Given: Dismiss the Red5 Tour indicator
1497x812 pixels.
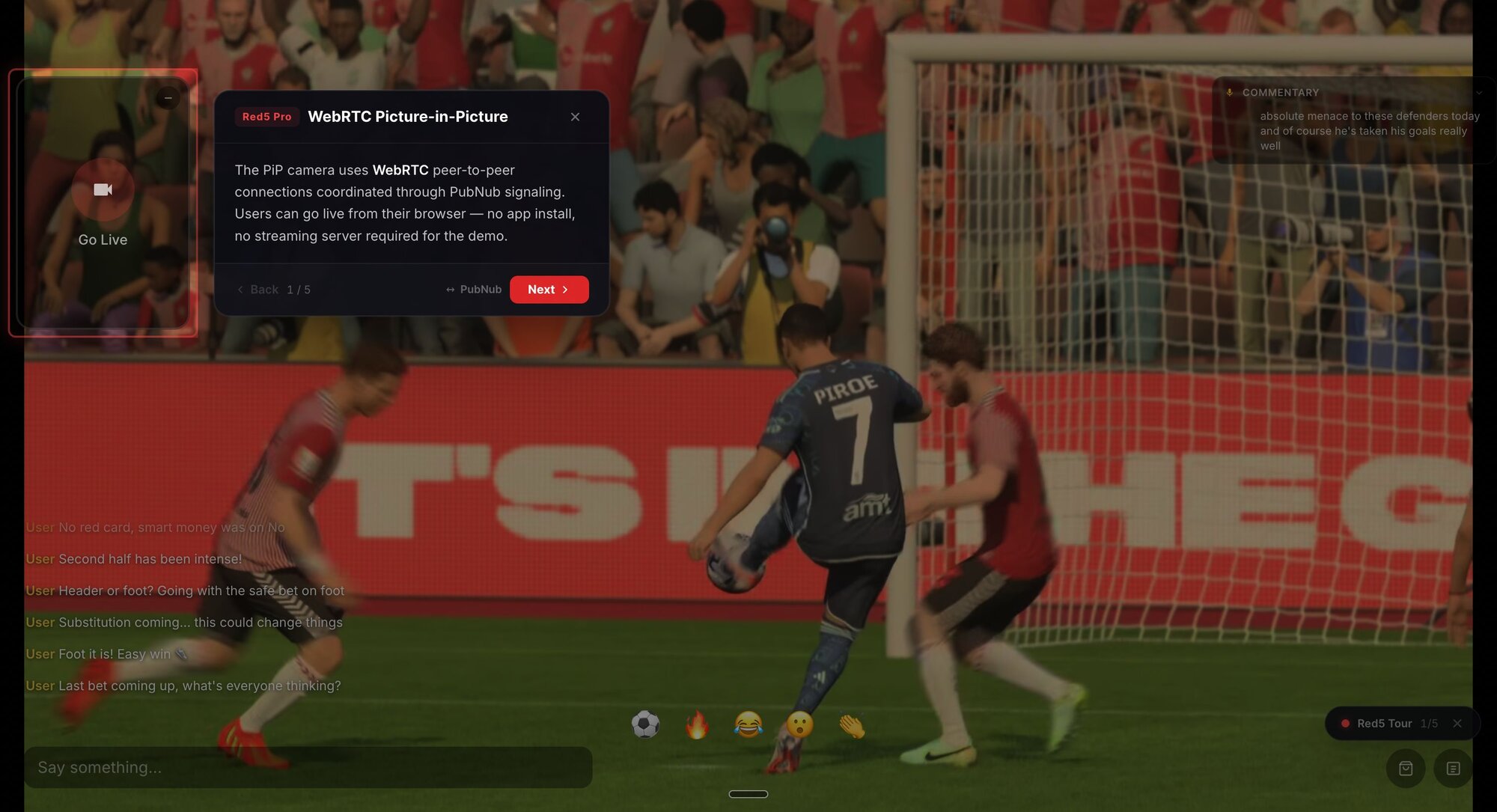Looking at the screenshot, I should [x=1457, y=724].
